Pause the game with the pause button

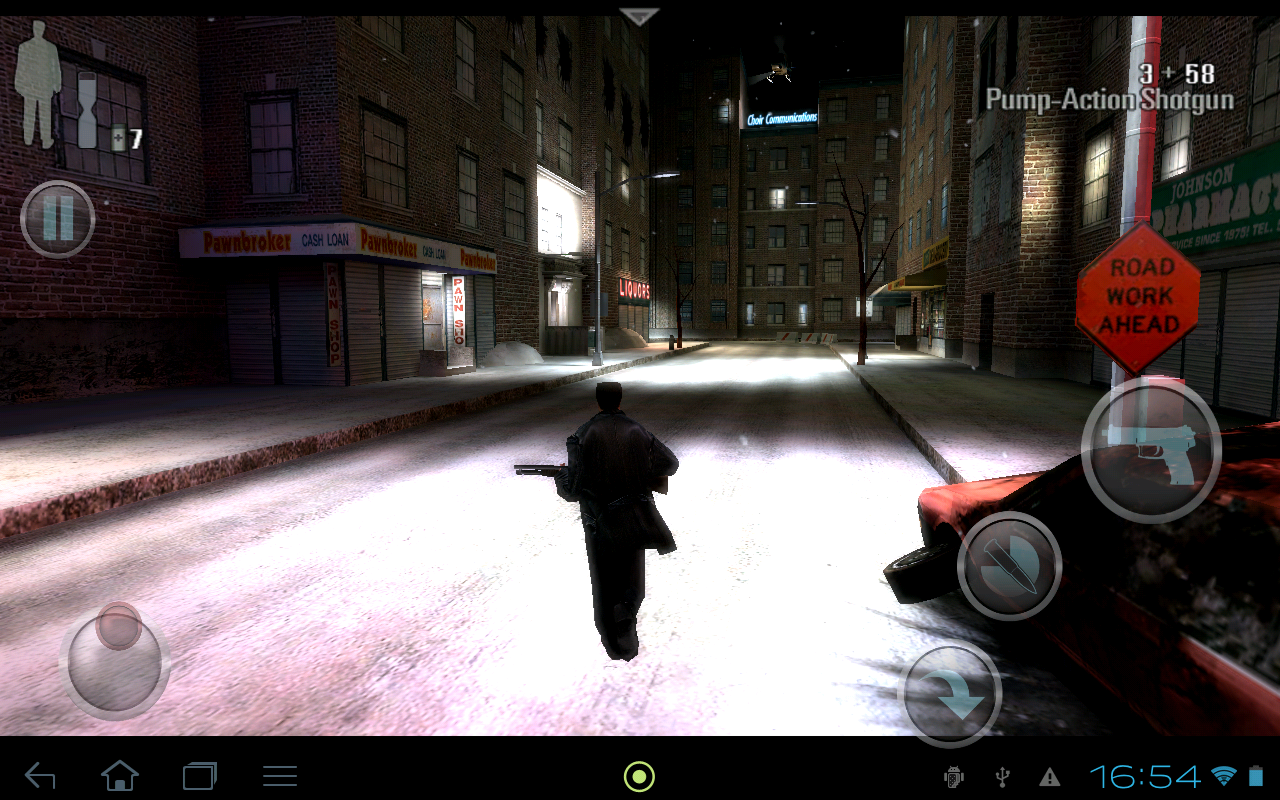point(57,220)
